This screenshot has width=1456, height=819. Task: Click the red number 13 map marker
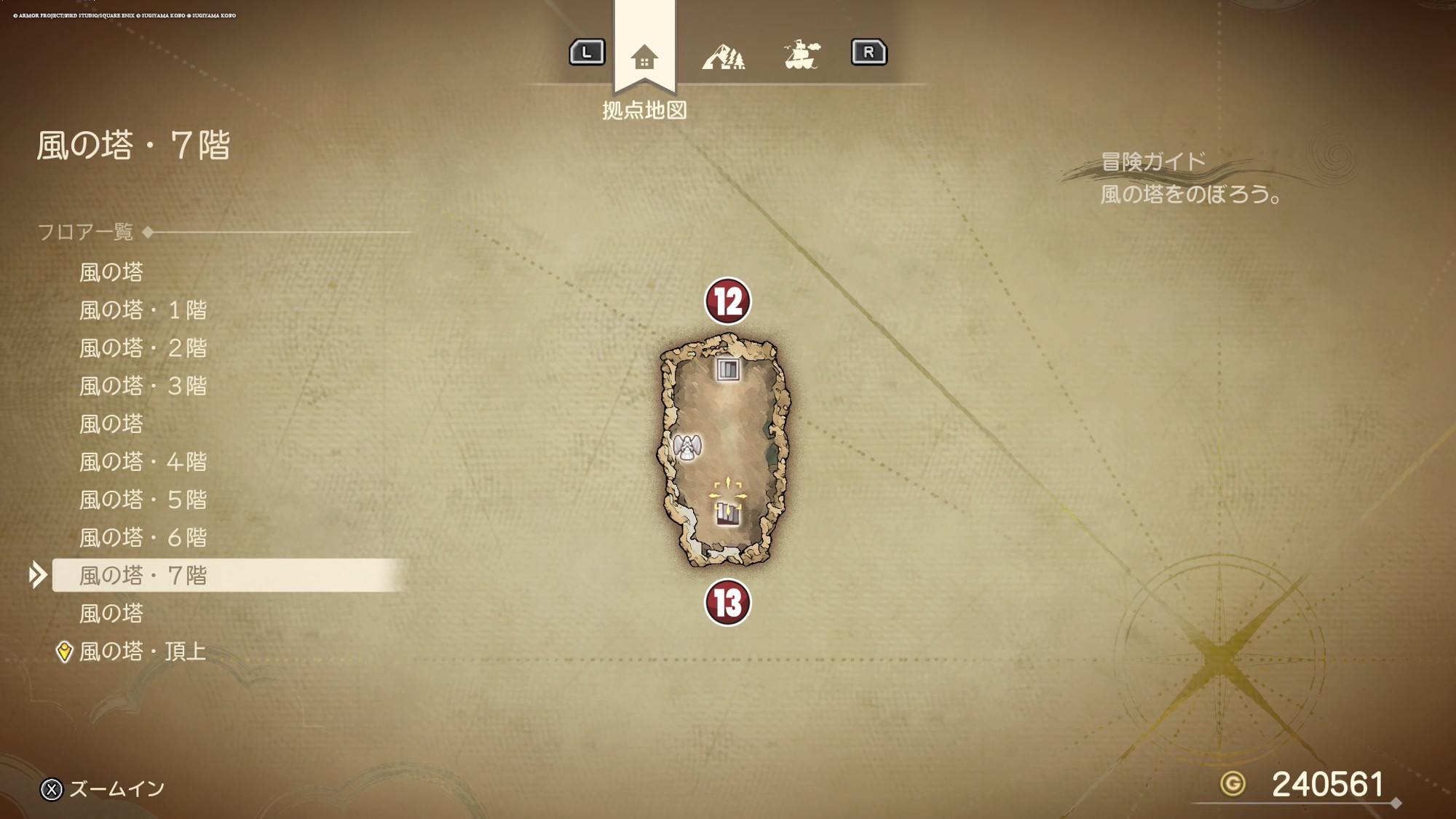tap(727, 602)
